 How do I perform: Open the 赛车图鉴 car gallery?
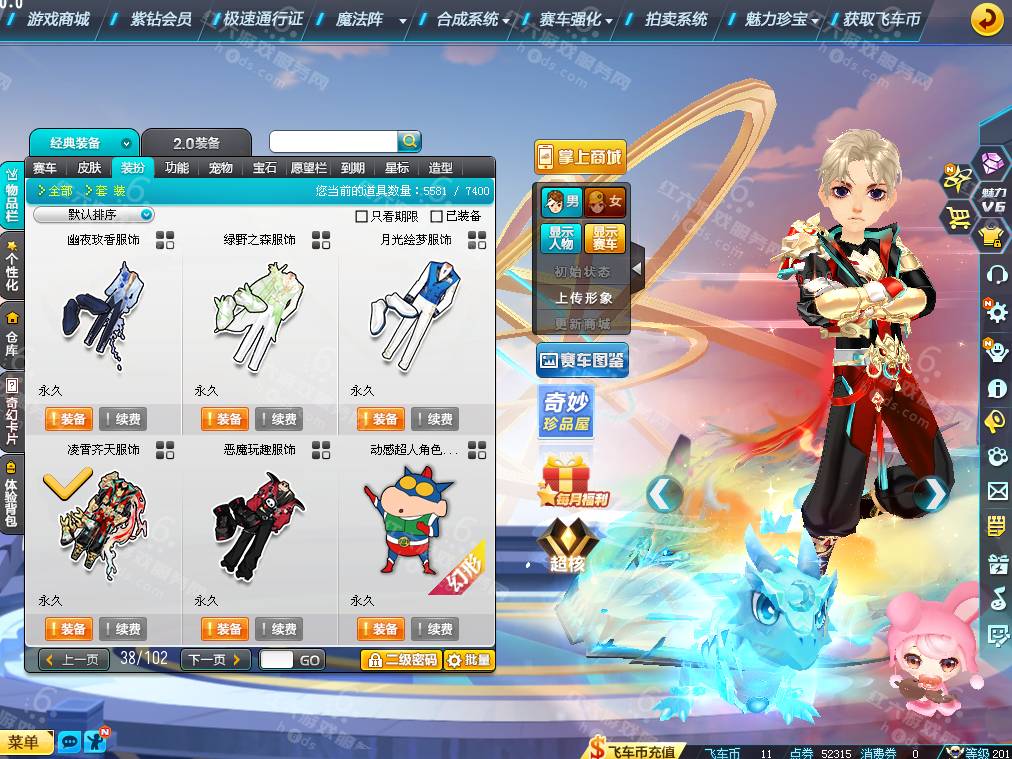[582, 360]
